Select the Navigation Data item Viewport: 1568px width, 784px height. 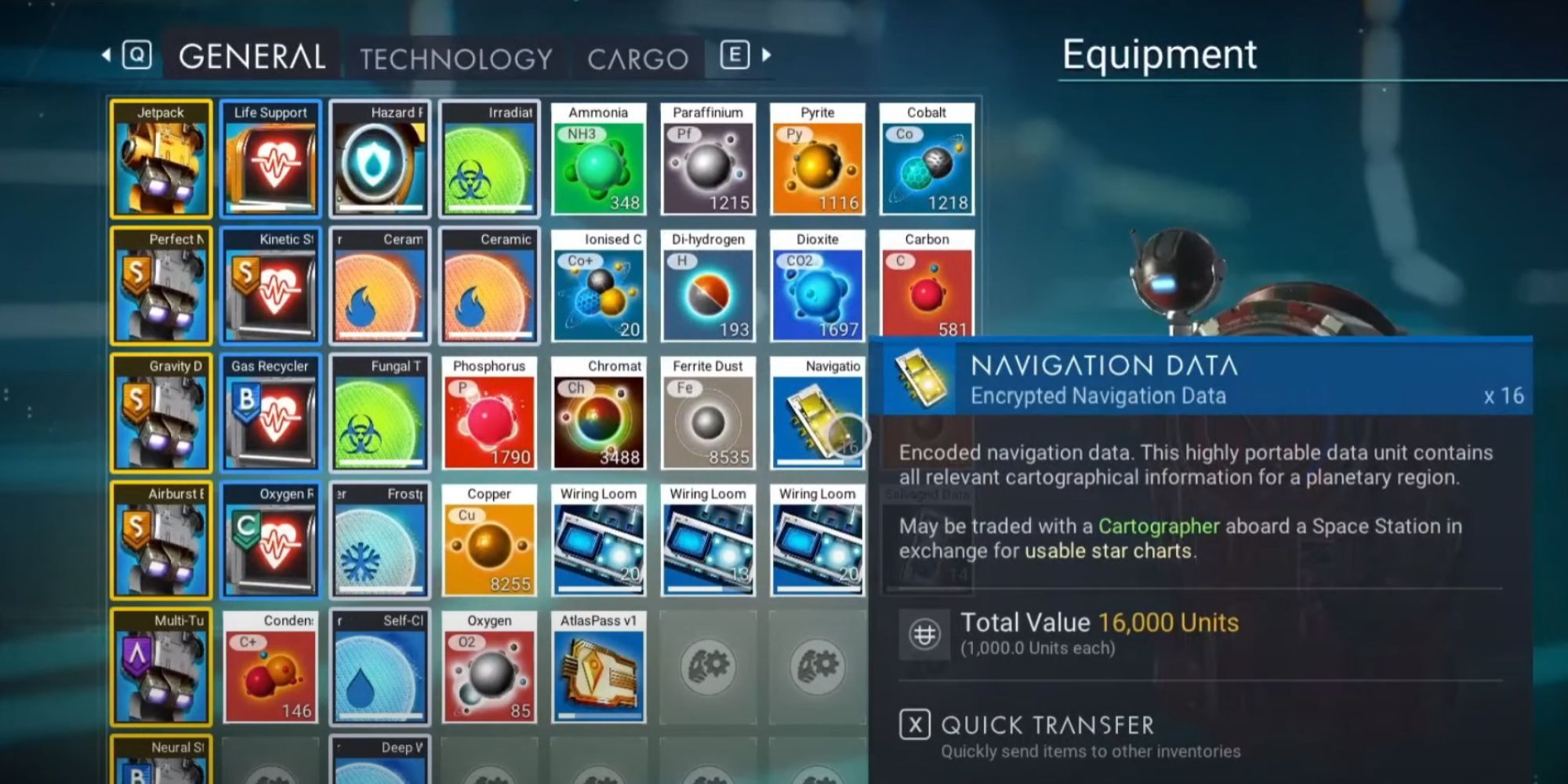point(817,413)
